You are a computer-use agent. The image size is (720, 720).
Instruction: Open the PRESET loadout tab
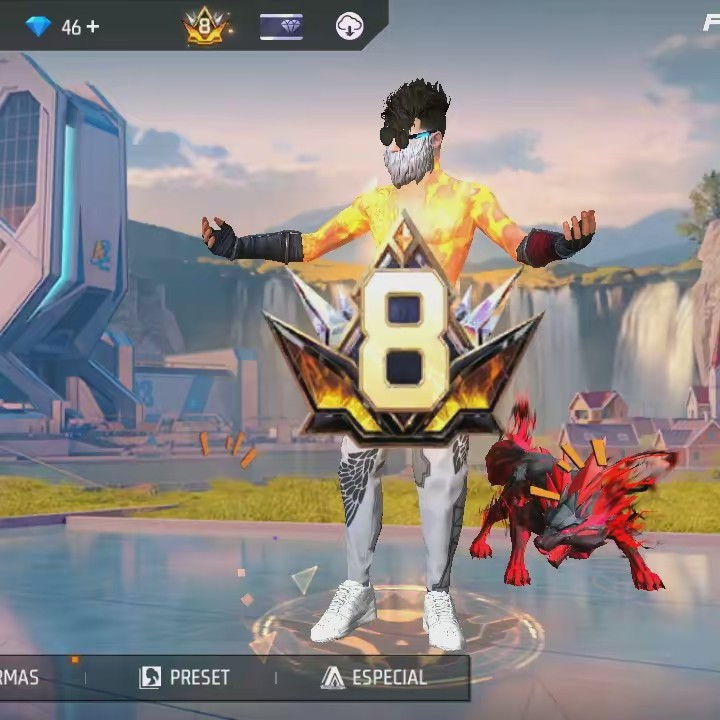click(185, 677)
